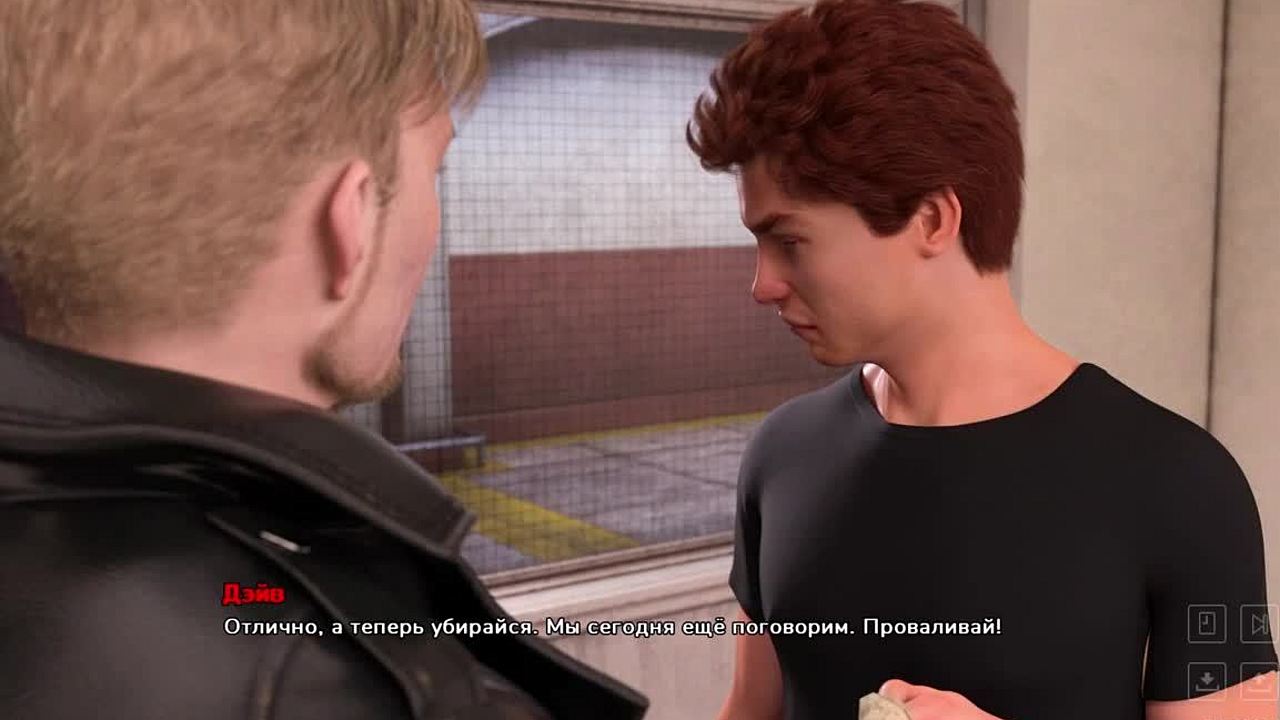The height and width of the screenshot is (720, 1280).
Task: Open the save game icon with down arrow
Action: 1206,680
